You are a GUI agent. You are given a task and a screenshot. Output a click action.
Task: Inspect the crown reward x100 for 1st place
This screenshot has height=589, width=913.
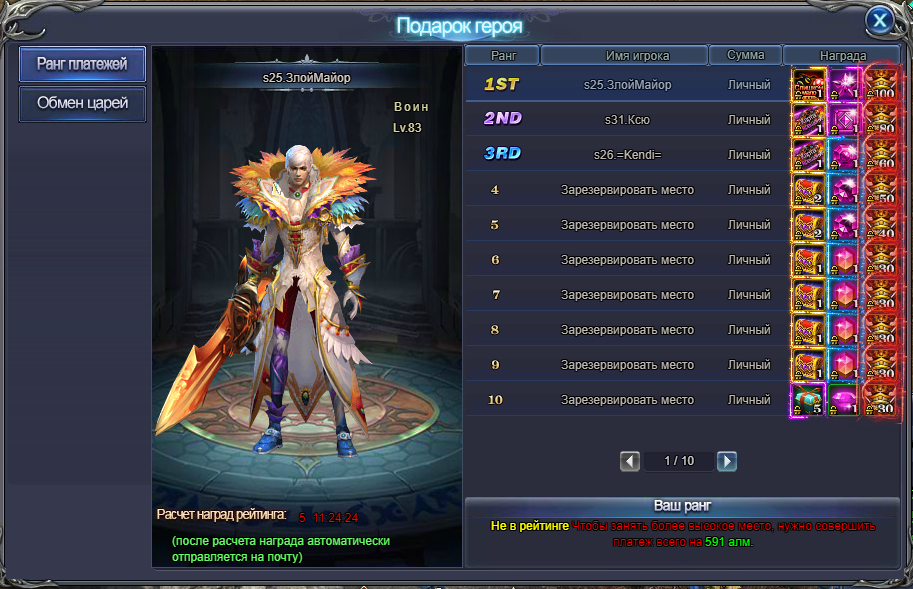click(x=880, y=85)
